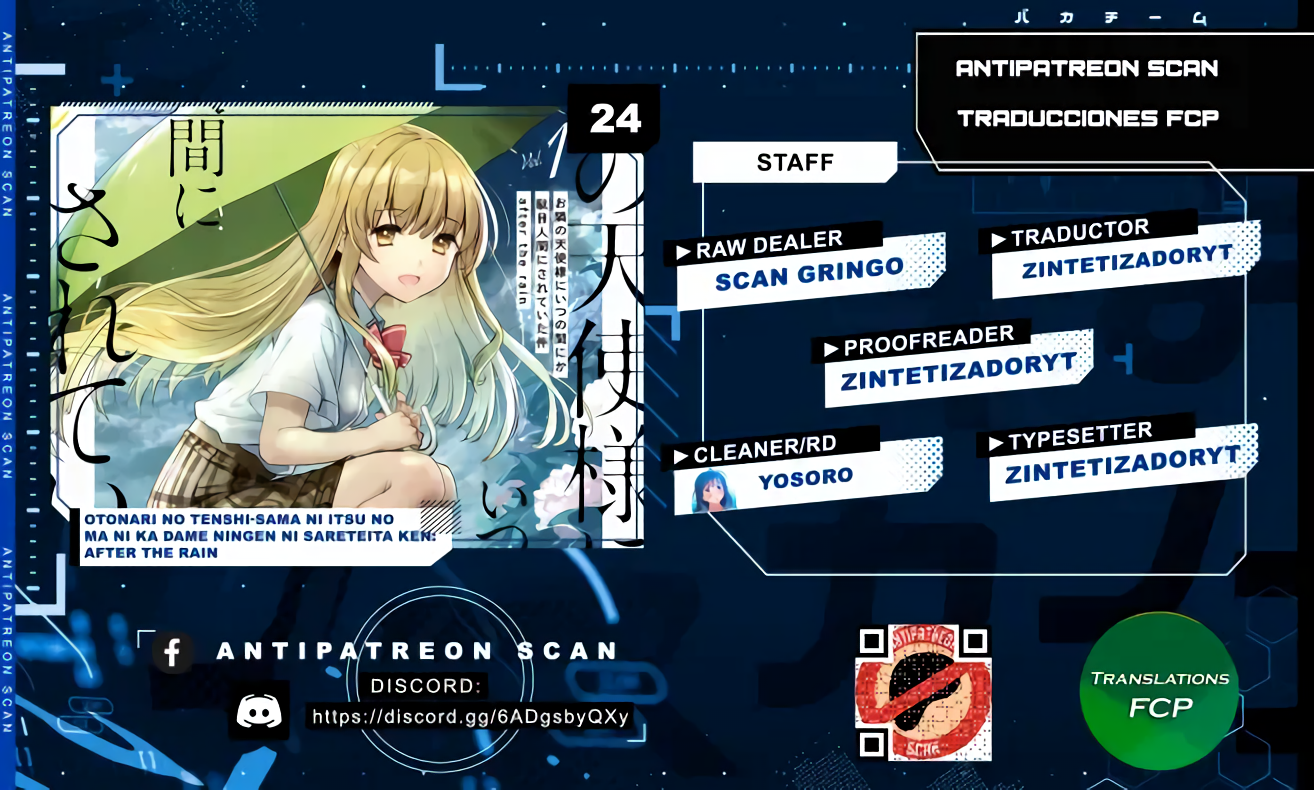Click the Facebook logo icon
Screen dimensions: 1314x790
coord(173,653)
